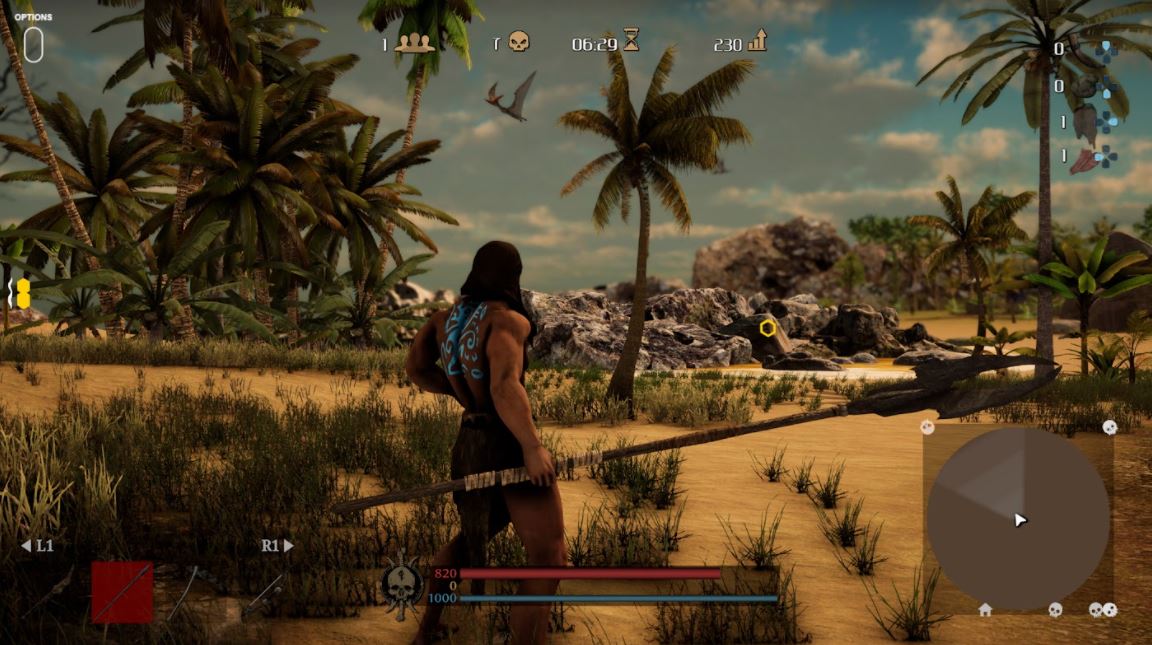The image size is (1152, 645).
Task: Select the round coconut quick item
Action: pos(1085,86)
